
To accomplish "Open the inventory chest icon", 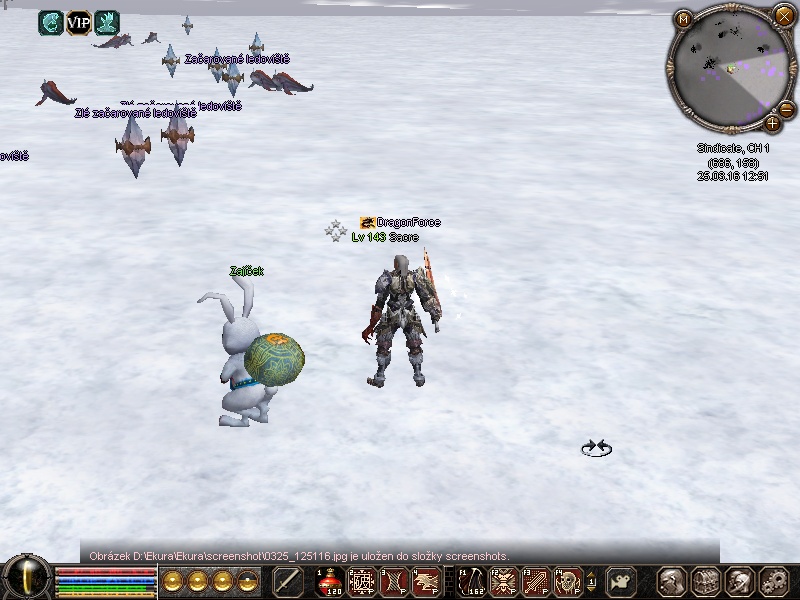I will pyautogui.click(x=706, y=581).
